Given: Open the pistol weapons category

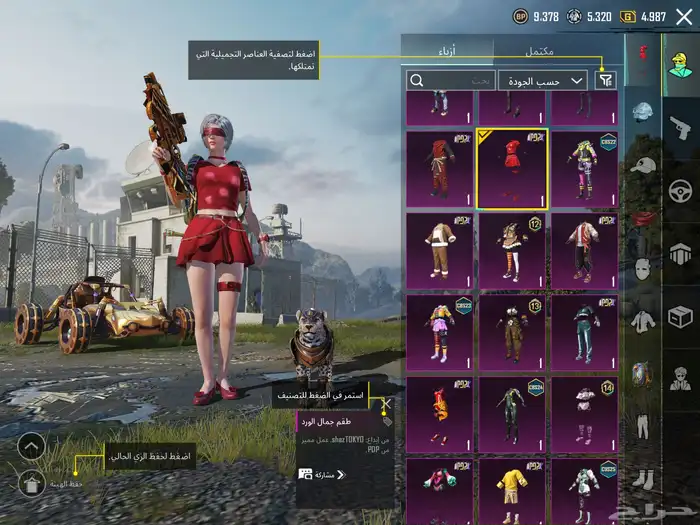Looking at the screenshot, I should [x=681, y=127].
